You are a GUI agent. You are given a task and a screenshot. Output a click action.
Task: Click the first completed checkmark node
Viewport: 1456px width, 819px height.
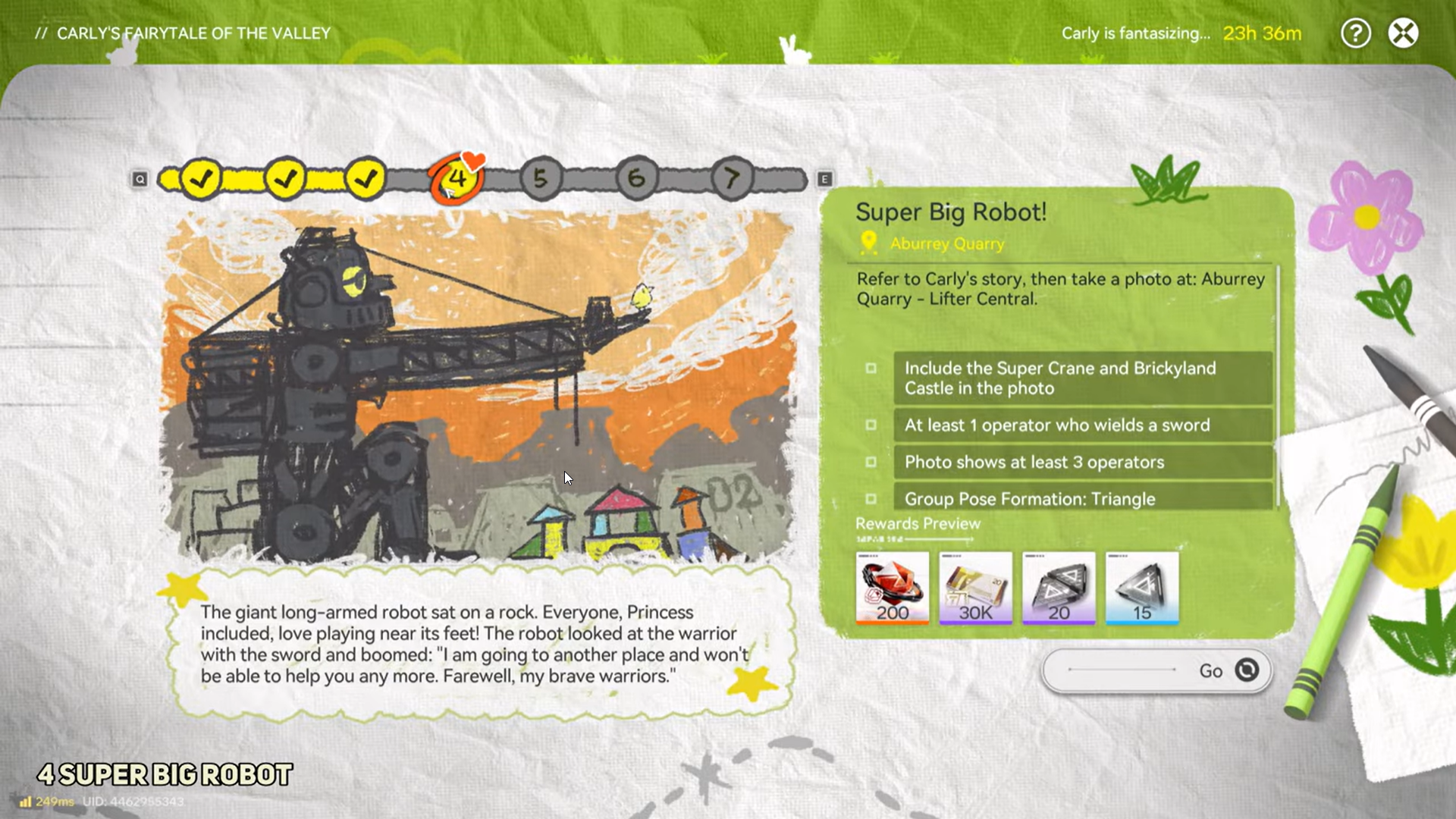[x=200, y=177]
